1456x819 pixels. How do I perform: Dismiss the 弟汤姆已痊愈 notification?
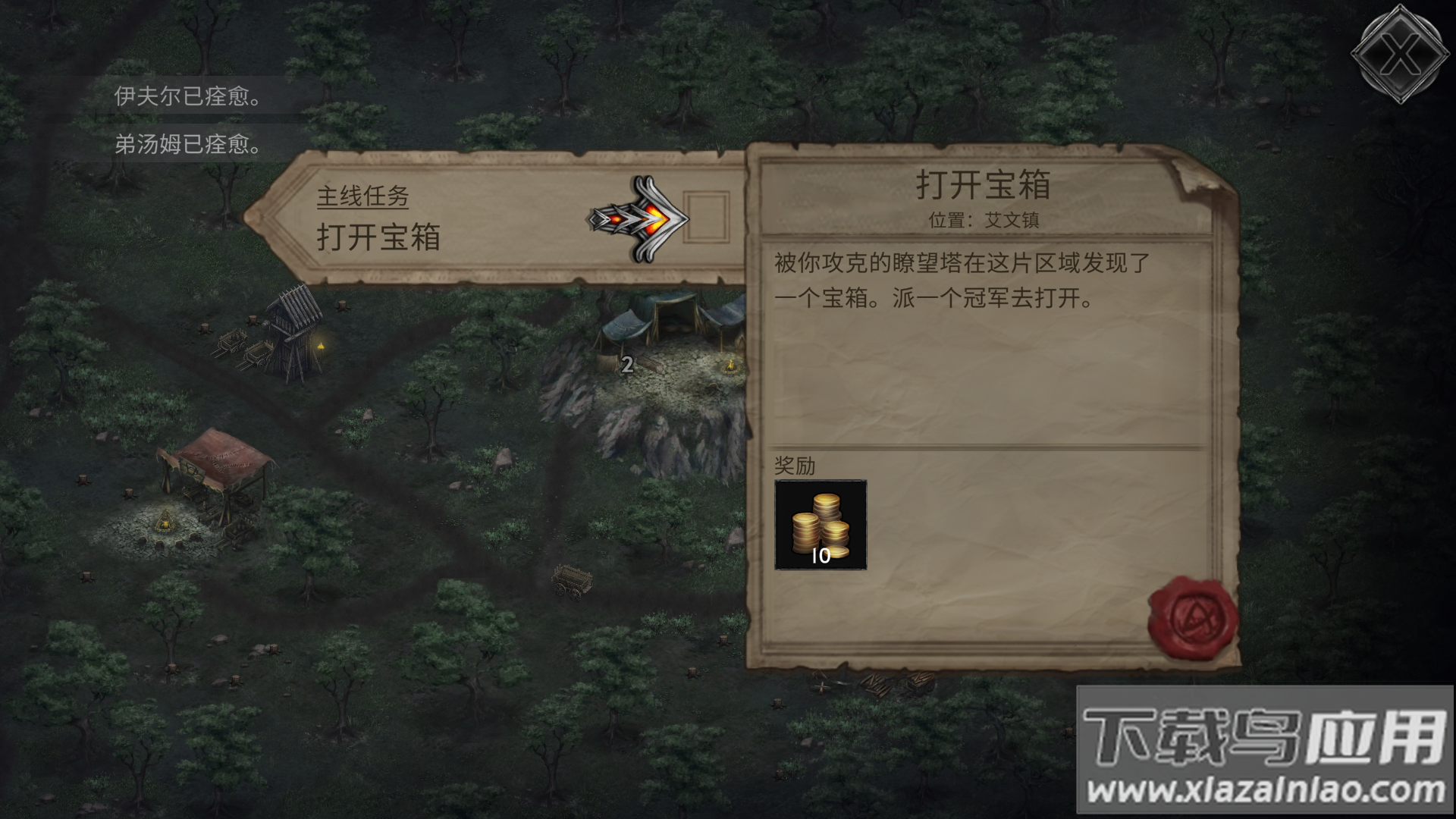point(188,145)
